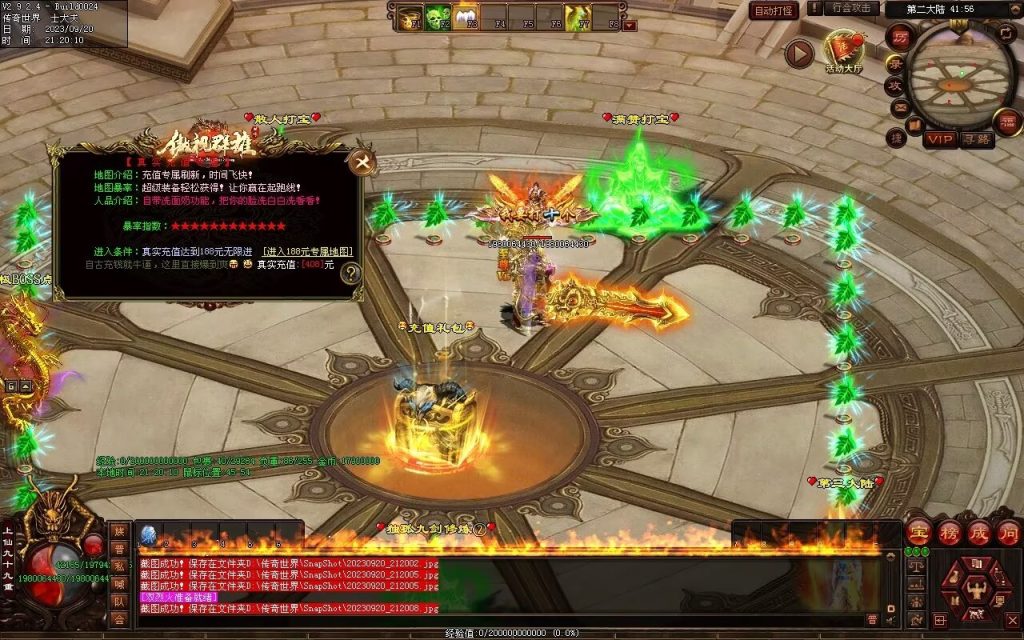Open the VIP panel
The width and height of the screenshot is (1024, 640).
click(938, 139)
